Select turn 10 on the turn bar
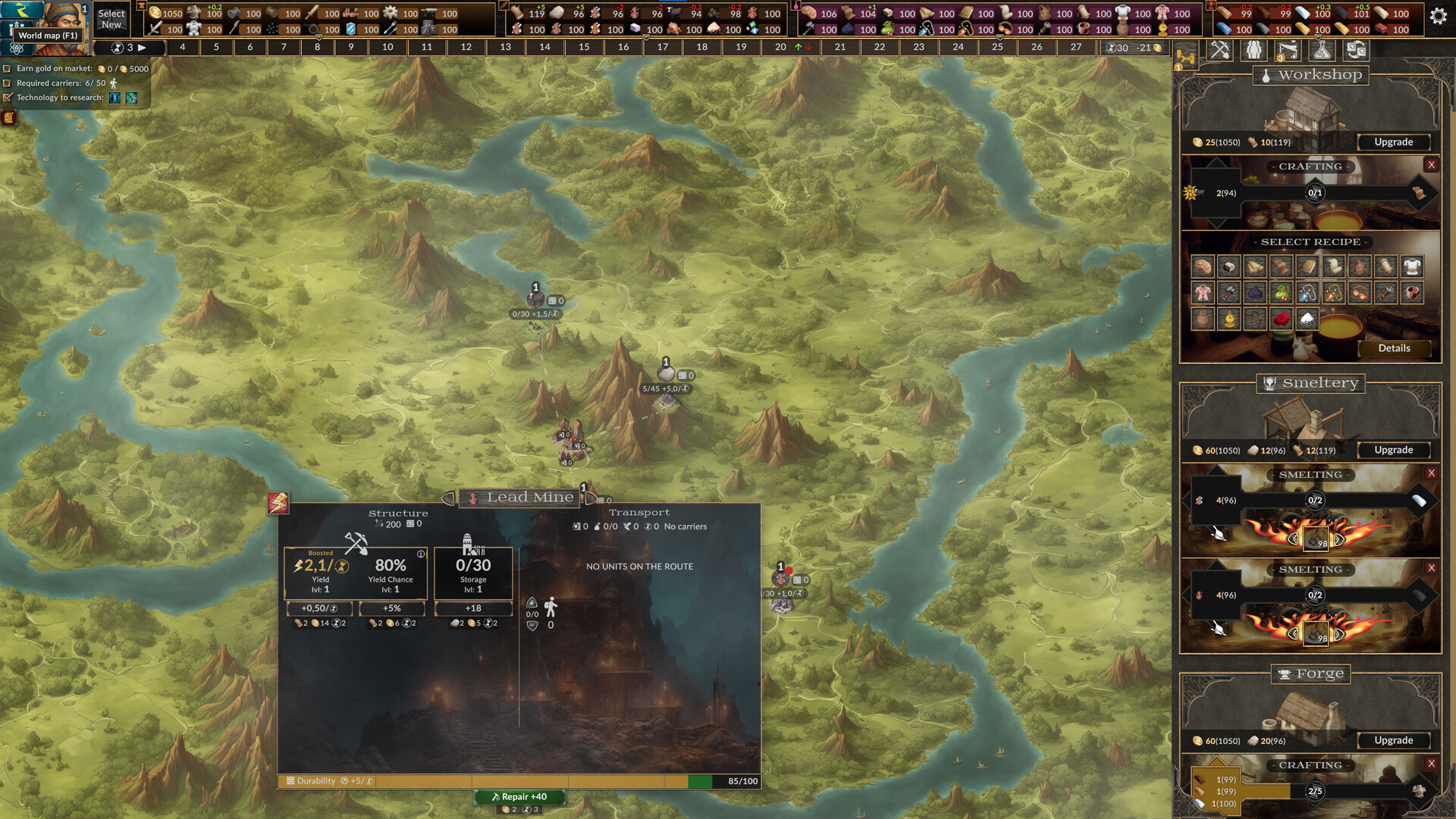The image size is (1456, 819). (387, 47)
